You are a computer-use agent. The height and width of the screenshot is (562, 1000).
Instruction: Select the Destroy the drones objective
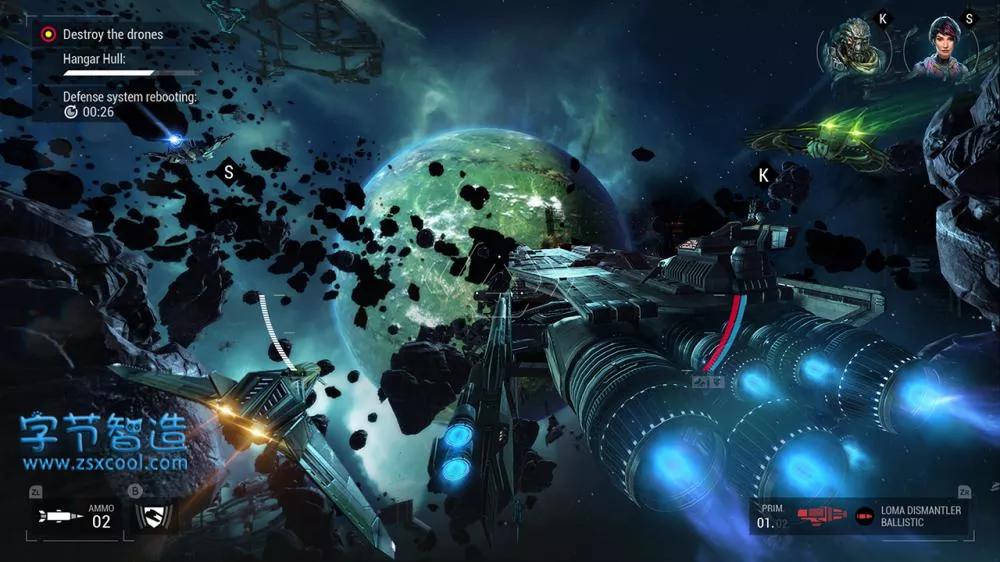pyautogui.click(x=112, y=34)
